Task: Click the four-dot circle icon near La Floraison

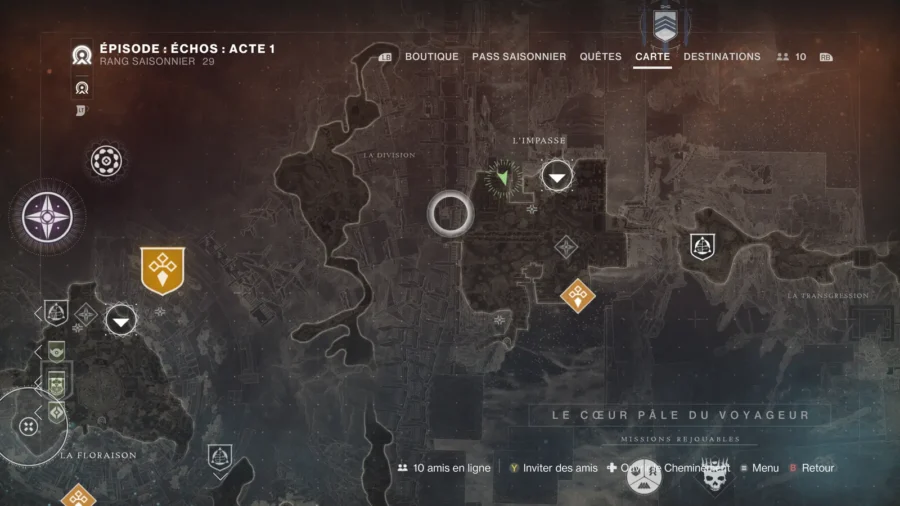Action: (x=28, y=427)
